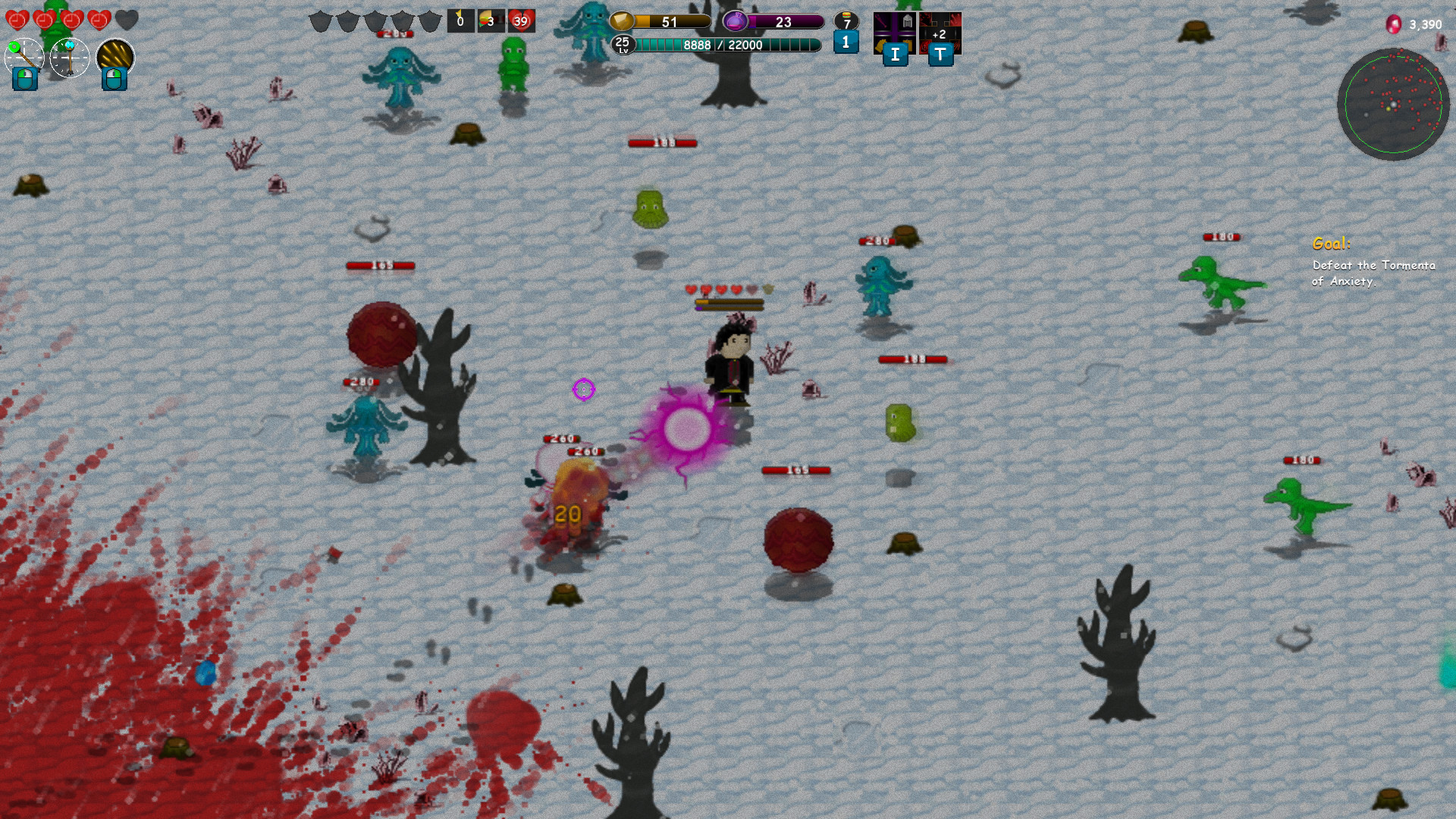Click the golden arrows ammo icon
Screen dimensions: 1456x819
114,55
